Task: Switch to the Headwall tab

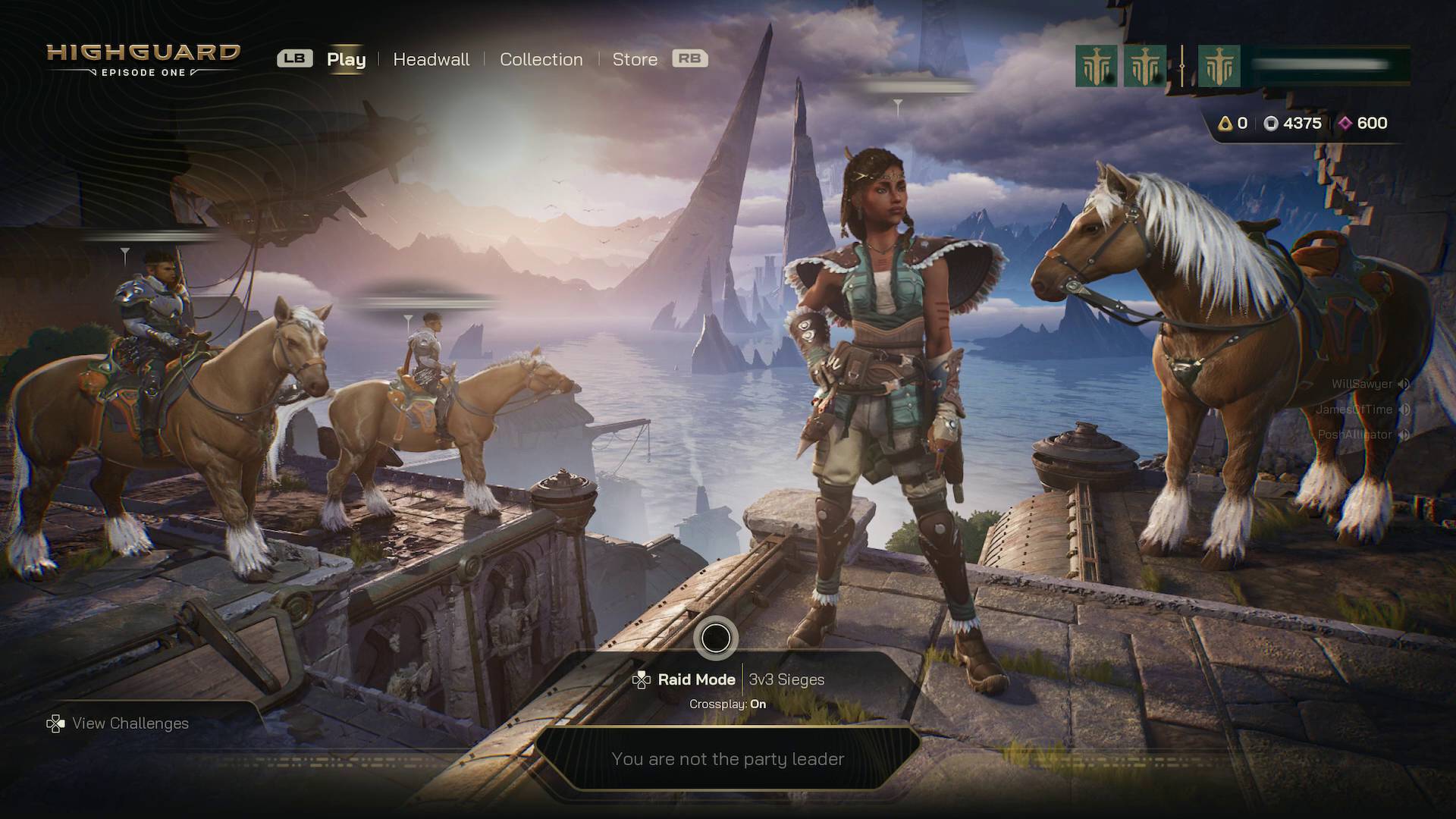Action: (x=431, y=59)
